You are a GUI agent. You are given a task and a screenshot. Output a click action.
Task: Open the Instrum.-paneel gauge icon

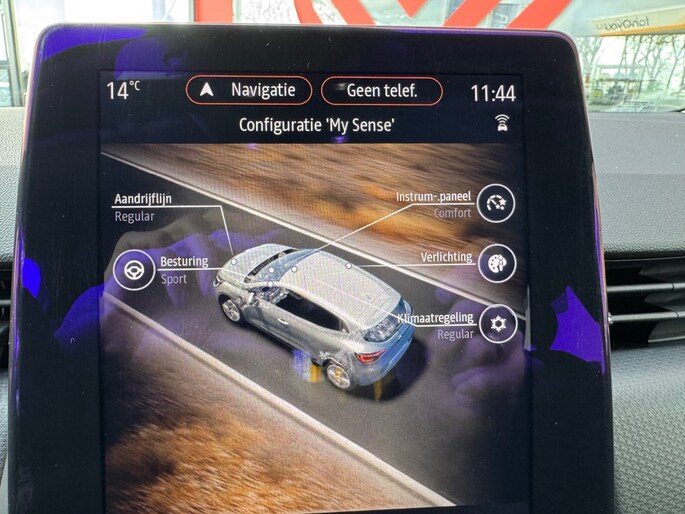pyautogui.click(x=495, y=203)
